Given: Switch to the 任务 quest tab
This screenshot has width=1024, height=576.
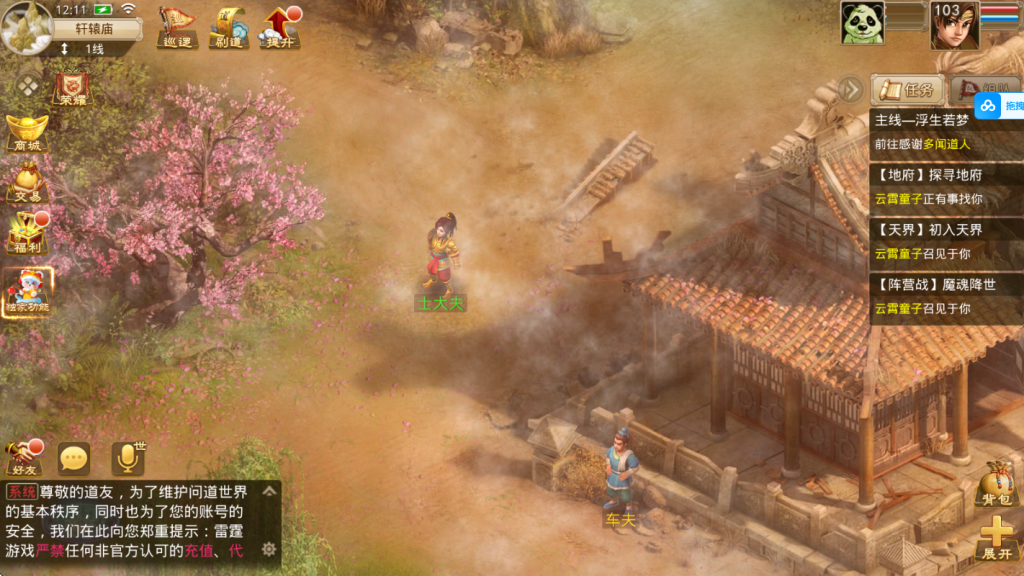Looking at the screenshot, I should pyautogui.click(x=907, y=90).
